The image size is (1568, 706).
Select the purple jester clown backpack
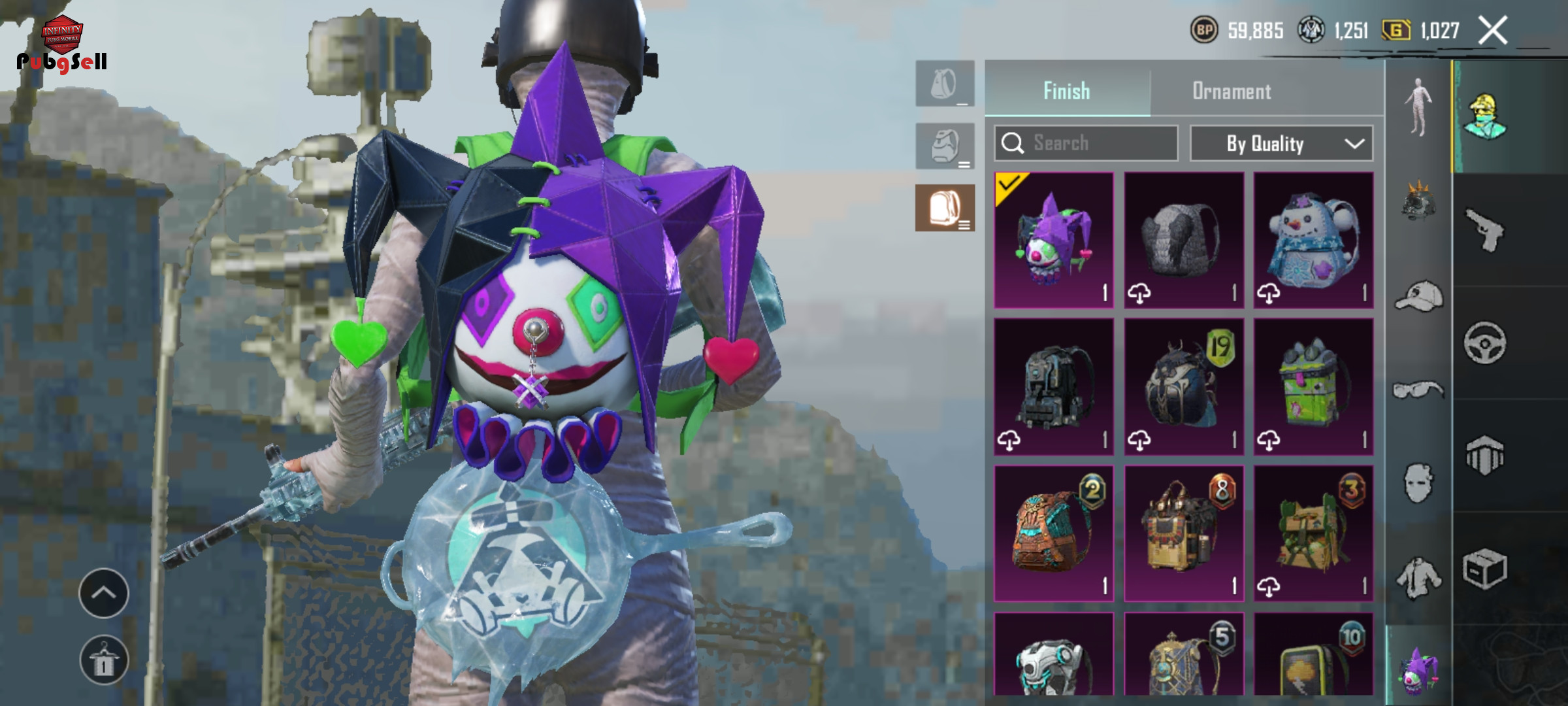[x=1054, y=241]
